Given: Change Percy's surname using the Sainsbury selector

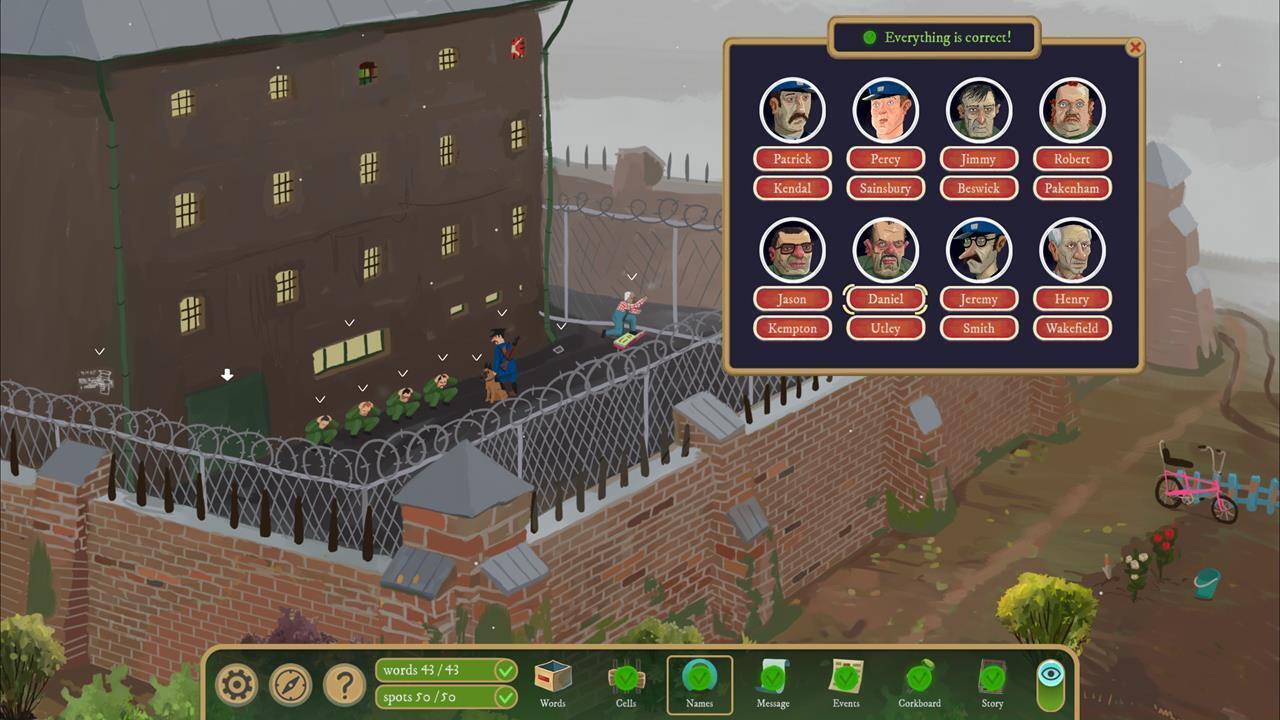Looking at the screenshot, I should coord(885,188).
